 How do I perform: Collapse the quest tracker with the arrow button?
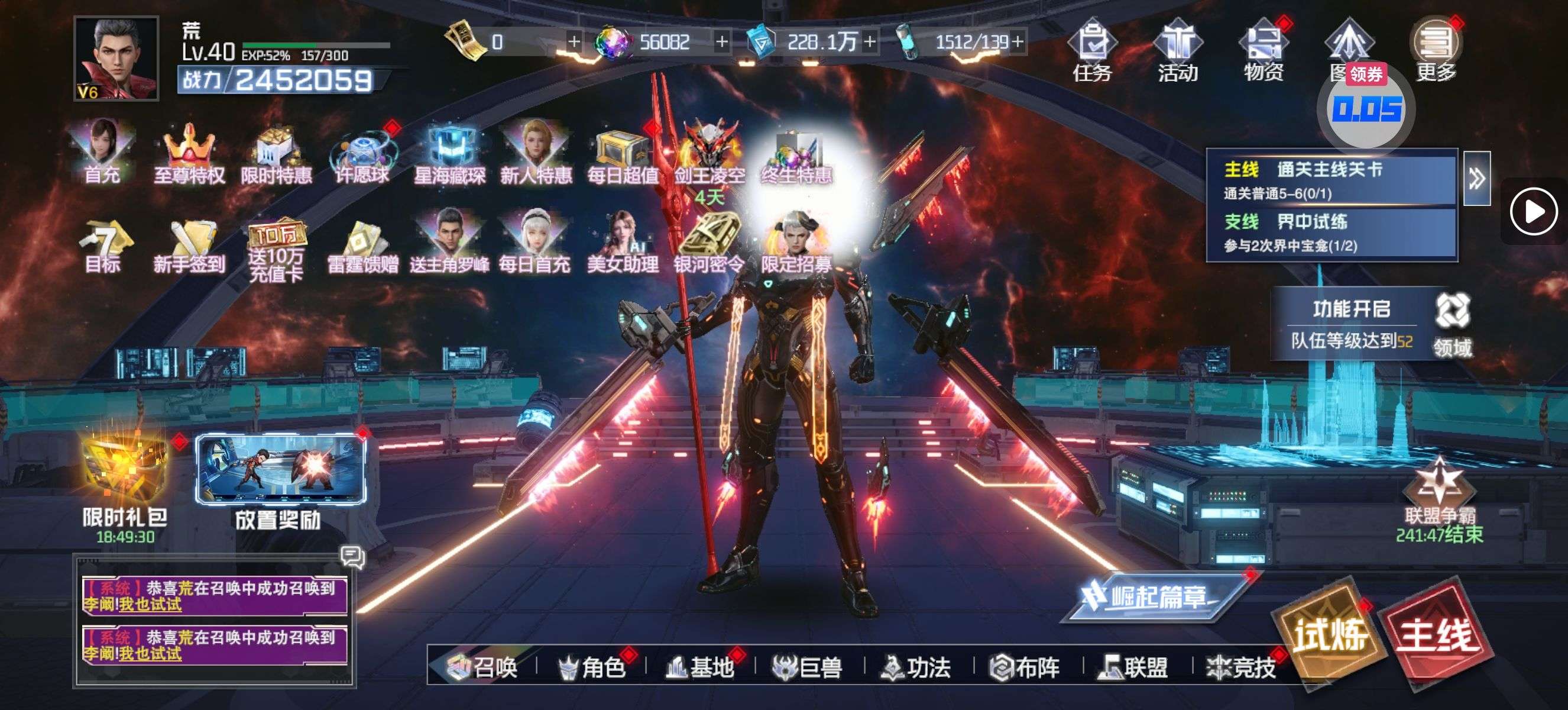click(x=1476, y=179)
